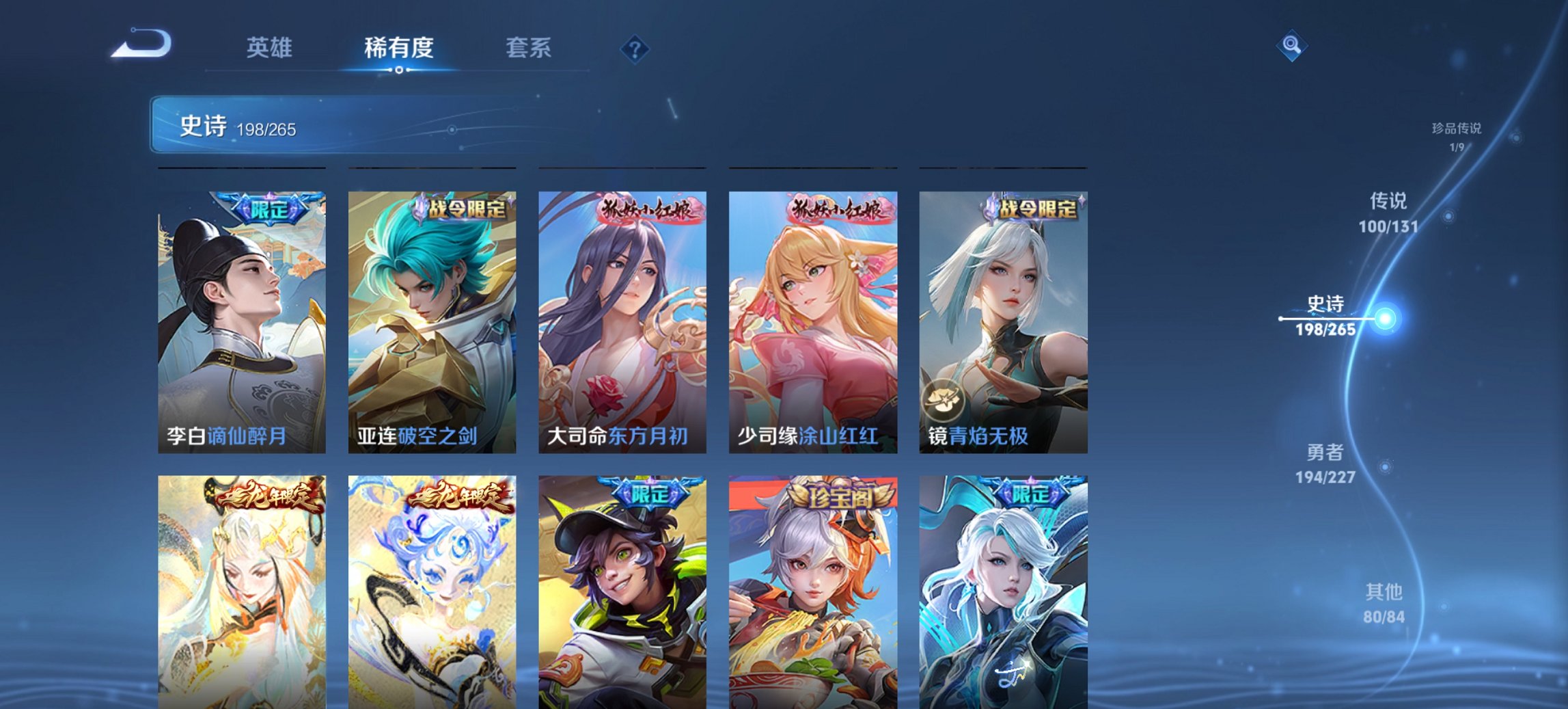Click the help question mark icon
Image resolution: width=1568 pixels, height=709 pixels.
634,49
